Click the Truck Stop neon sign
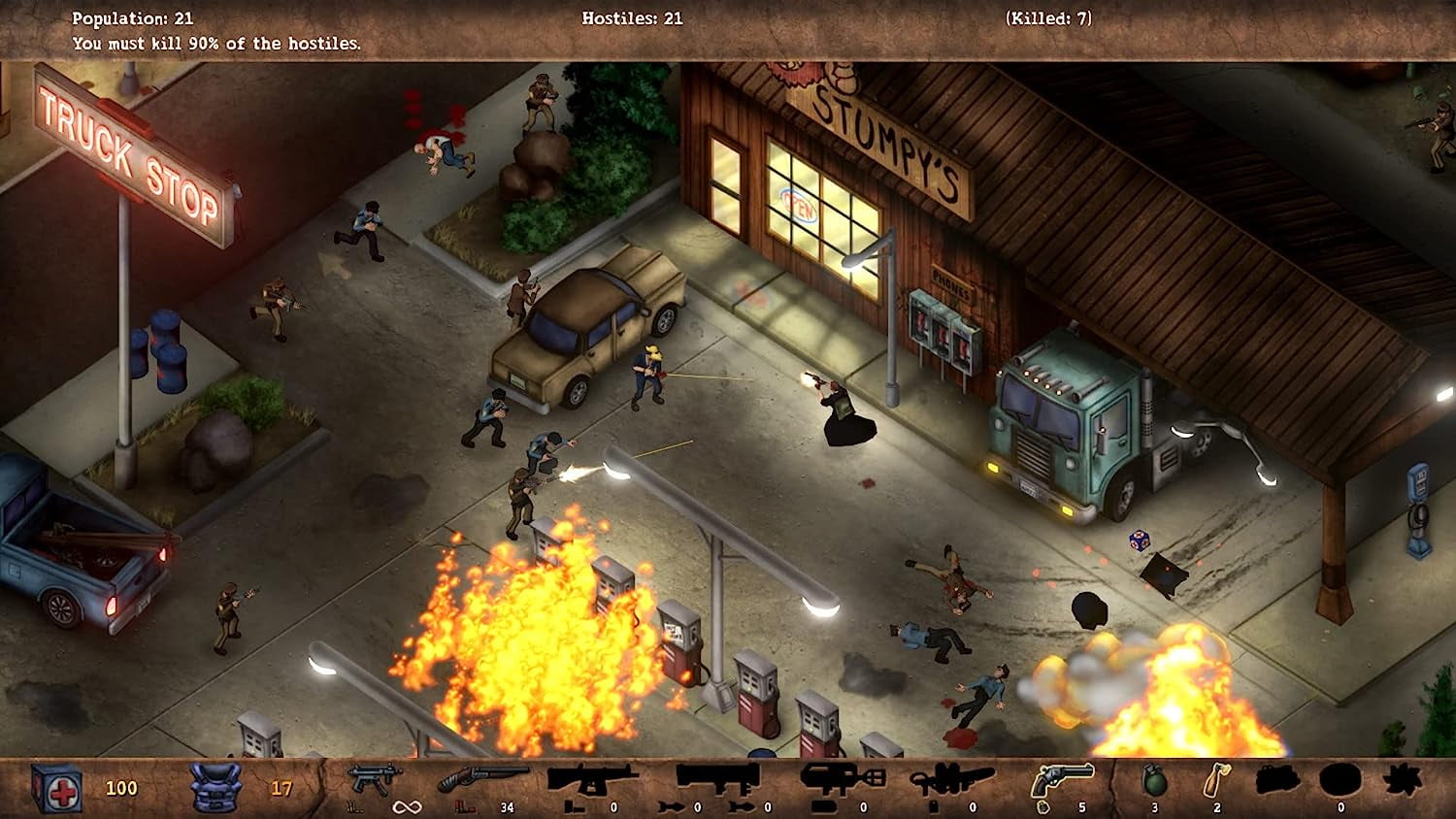 pos(131,155)
